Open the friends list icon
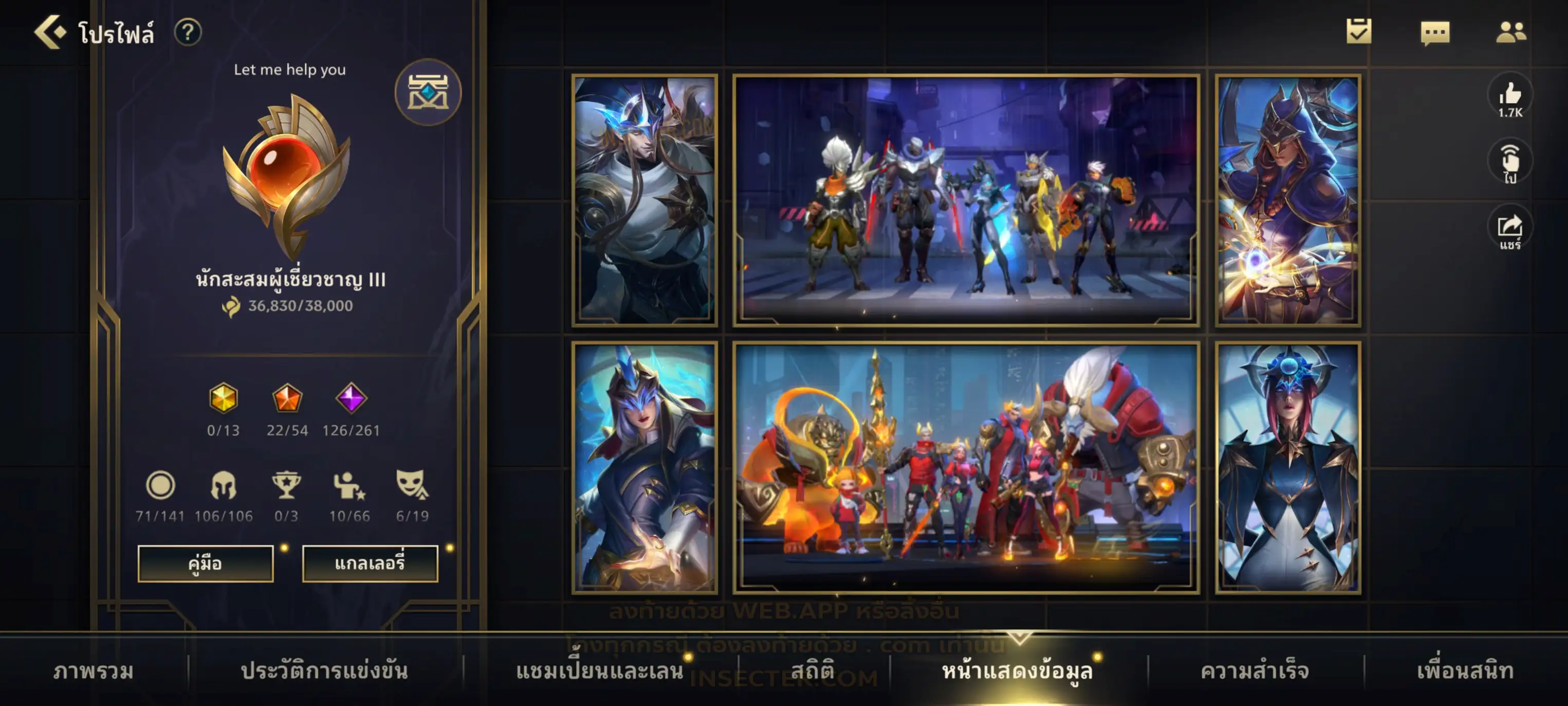1568x706 pixels. coord(1510,32)
